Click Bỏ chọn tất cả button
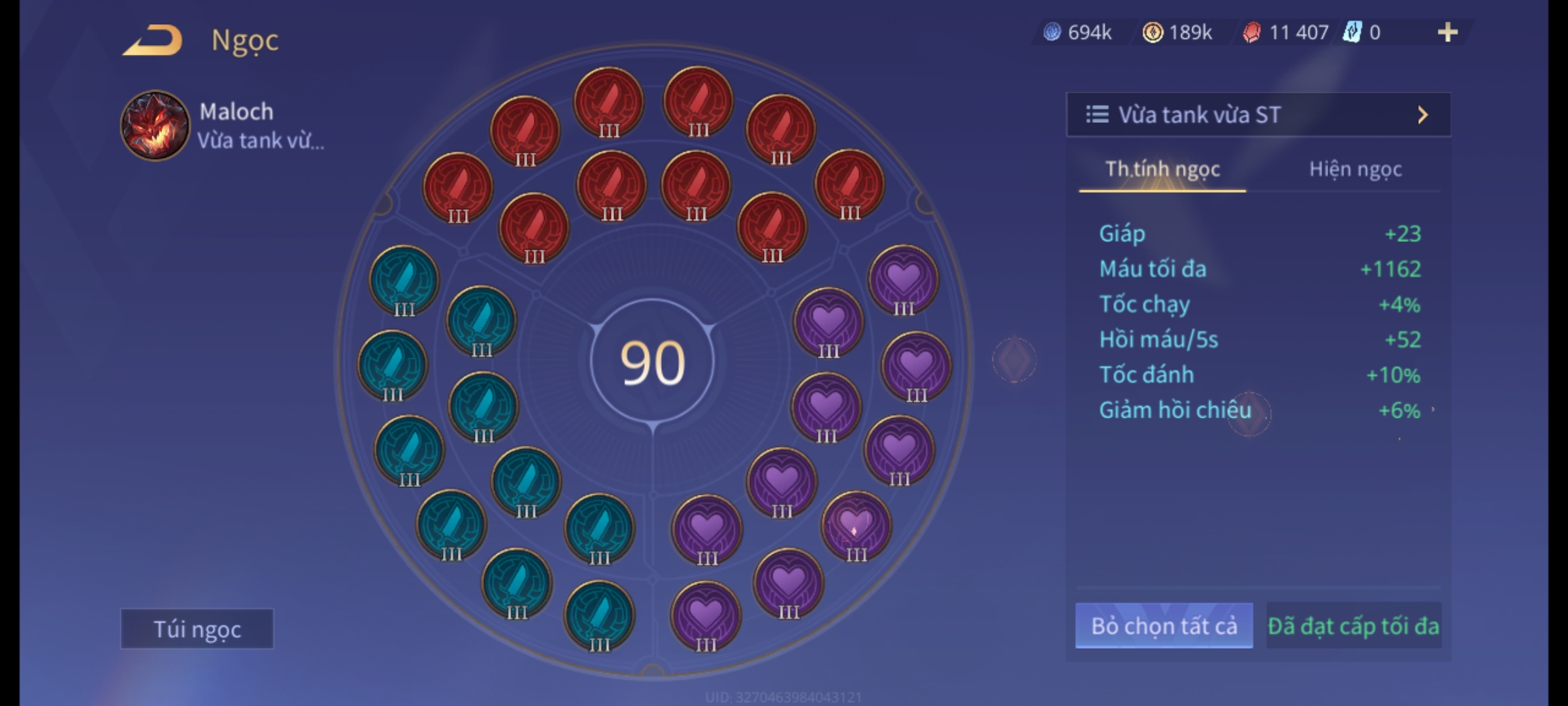The image size is (1568, 706). tap(1164, 626)
